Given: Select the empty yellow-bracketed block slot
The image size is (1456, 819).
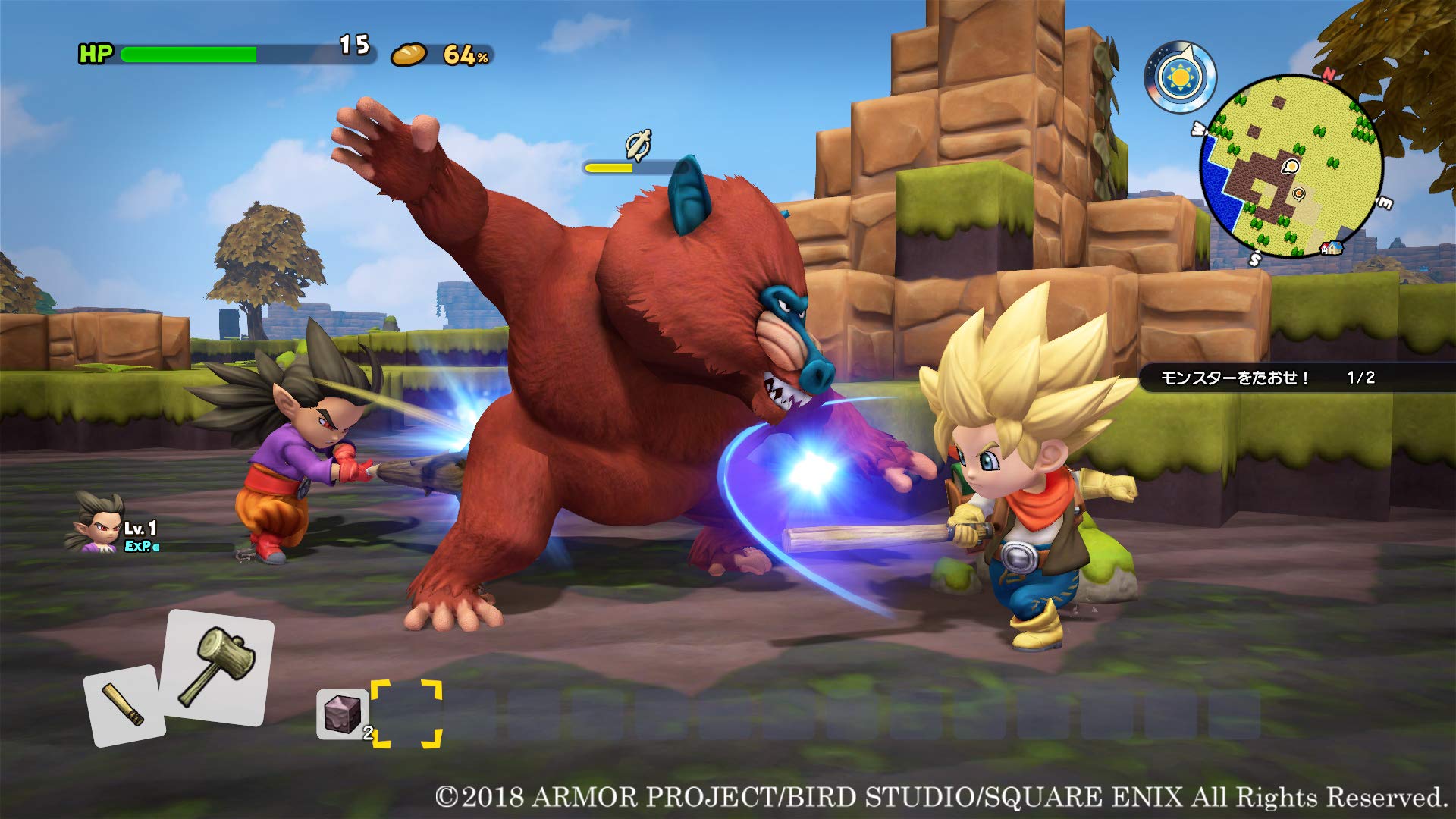Looking at the screenshot, I should tap(406, 714).
